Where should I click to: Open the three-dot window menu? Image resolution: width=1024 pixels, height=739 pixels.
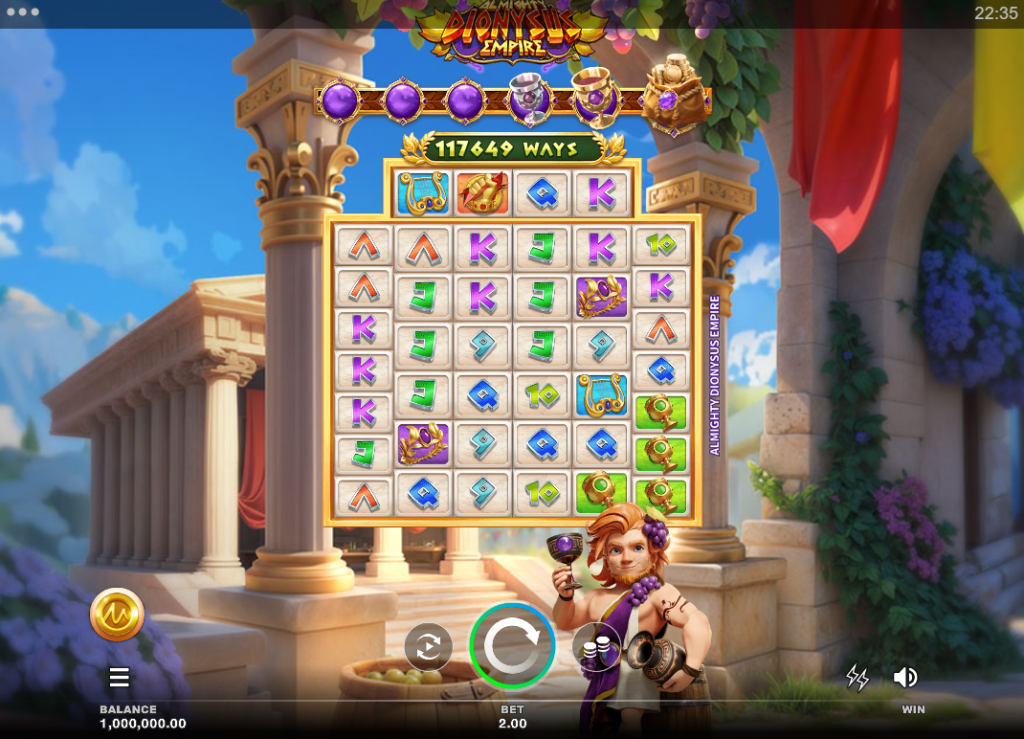[x=22, y=13]
